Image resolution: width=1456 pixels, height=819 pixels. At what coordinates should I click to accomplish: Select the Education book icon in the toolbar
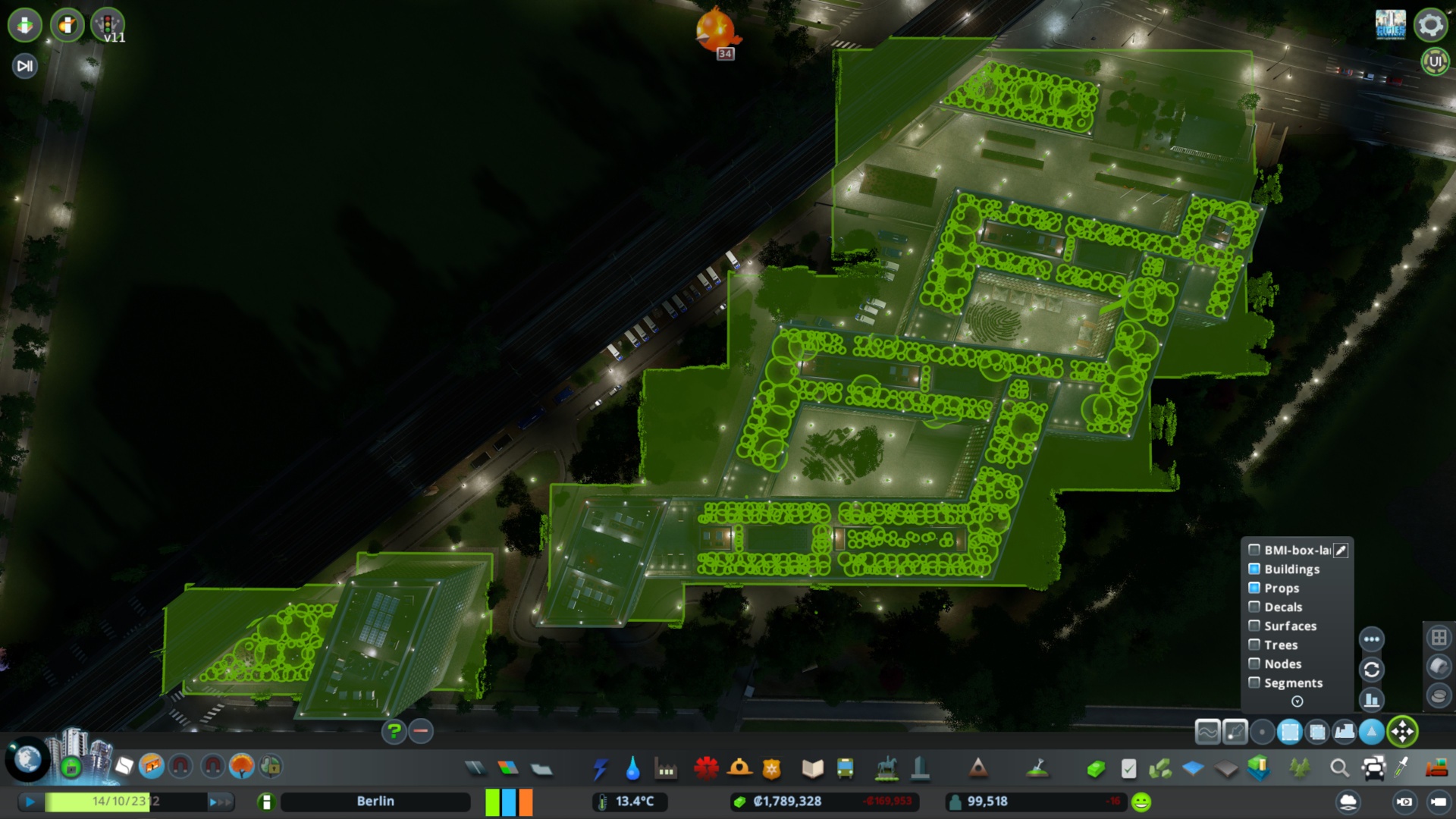pyautogui.click(x=811, y=768)
